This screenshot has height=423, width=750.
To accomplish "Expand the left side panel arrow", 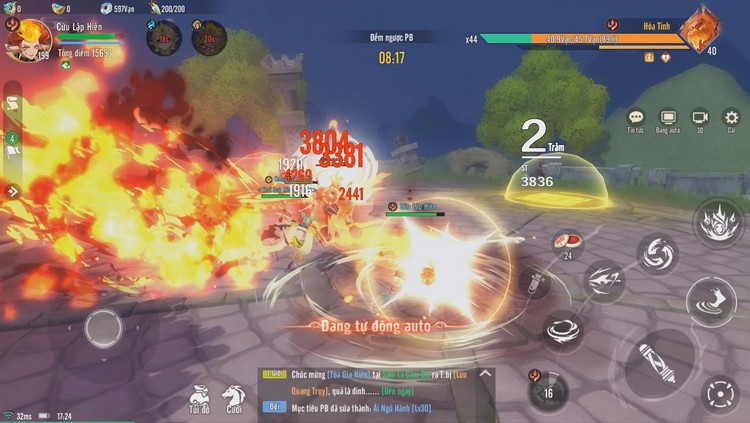I will (12, 190).
